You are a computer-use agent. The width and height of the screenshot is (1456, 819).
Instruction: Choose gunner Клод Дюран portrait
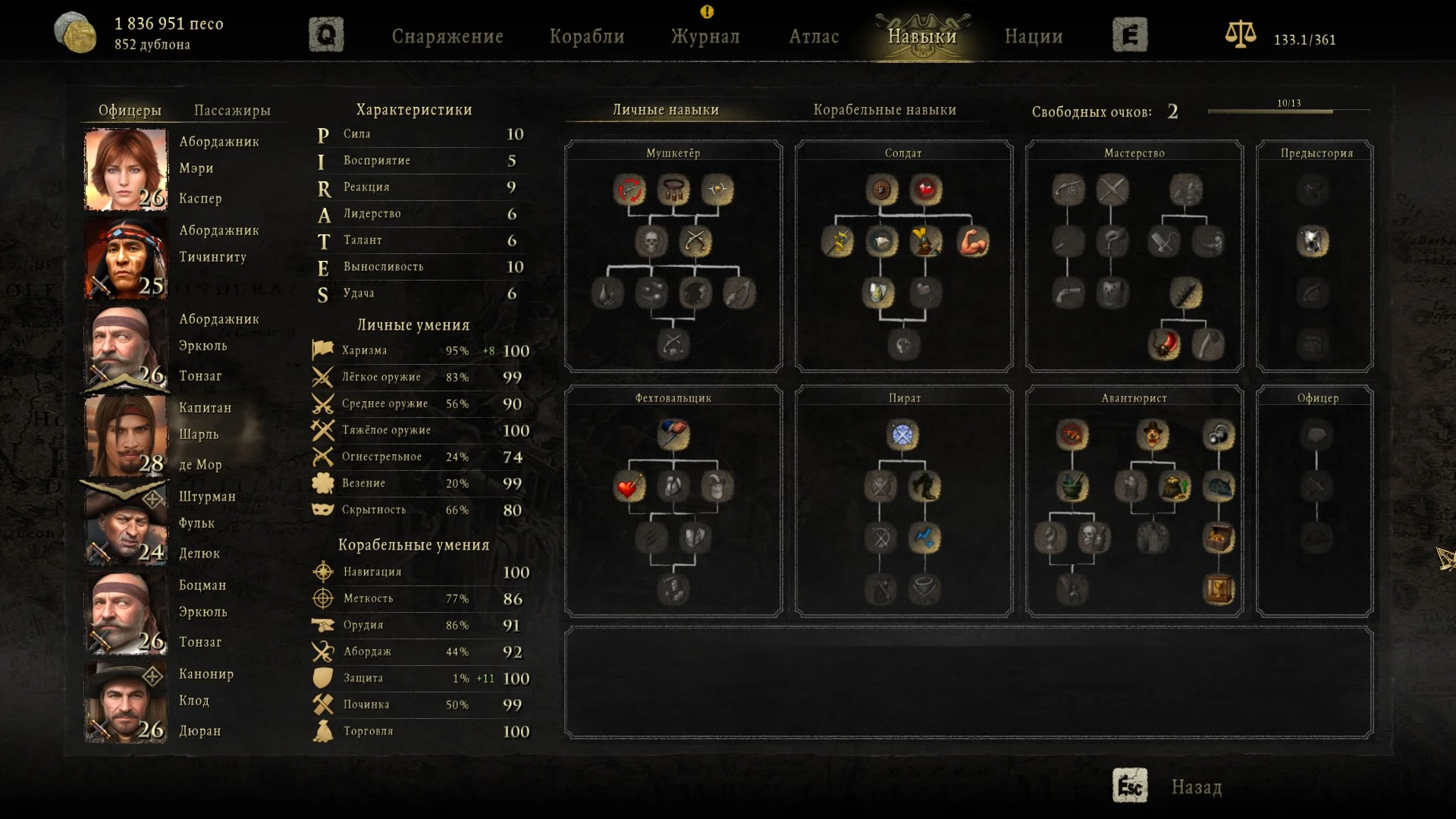click(x=126, y=702)
